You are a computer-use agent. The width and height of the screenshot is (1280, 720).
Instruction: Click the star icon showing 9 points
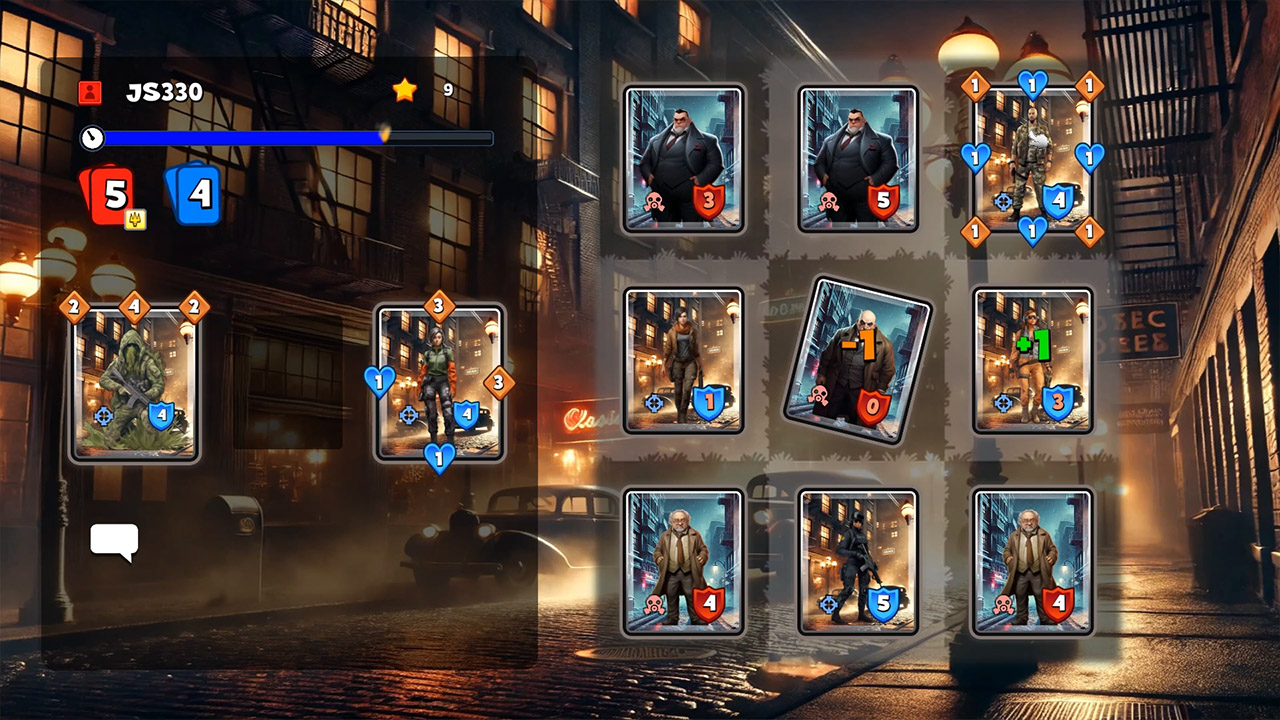tap(404, 89)
